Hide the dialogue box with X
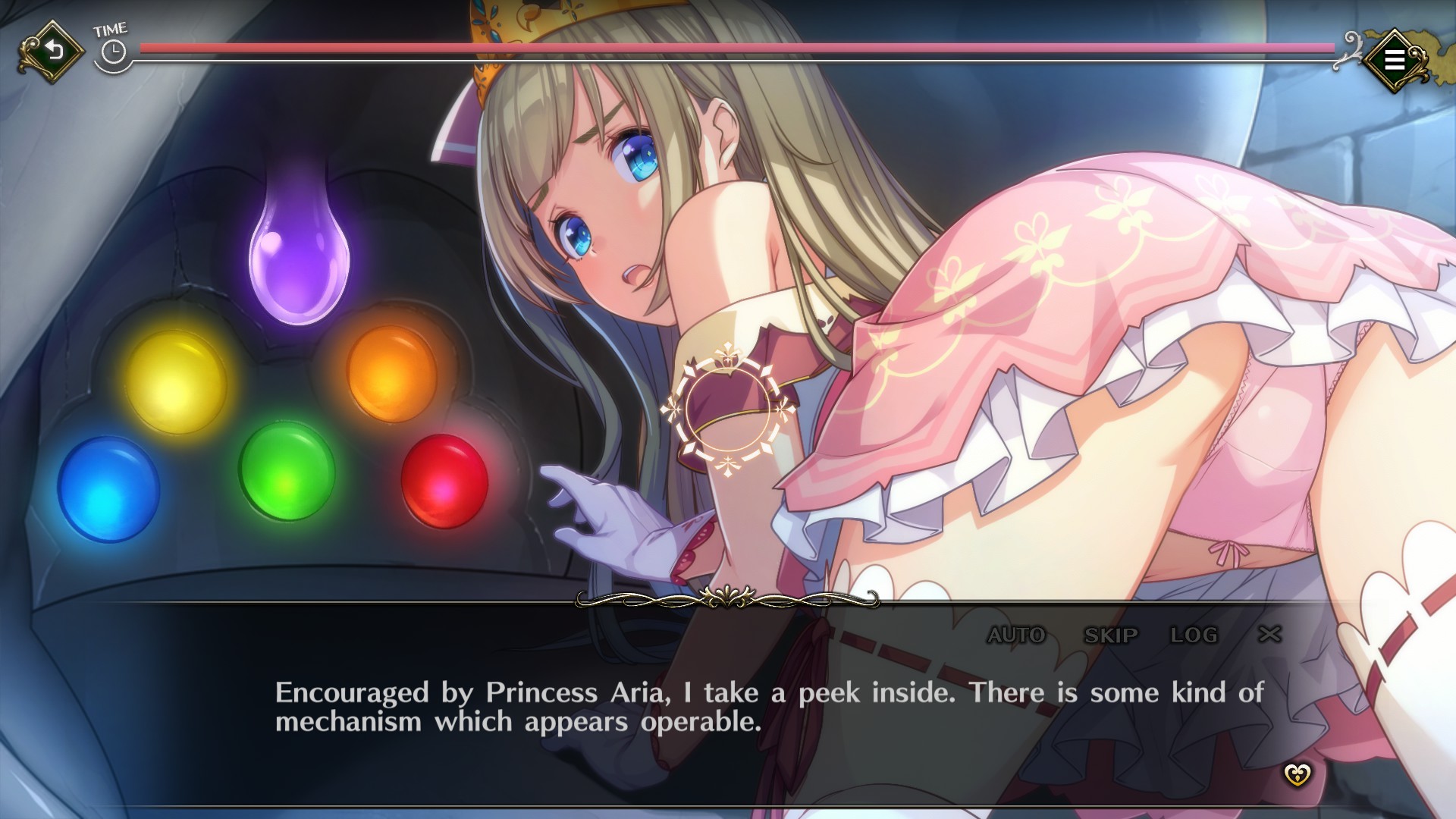The width and height of the screenshot is (1456, 819). point(1269,634)
